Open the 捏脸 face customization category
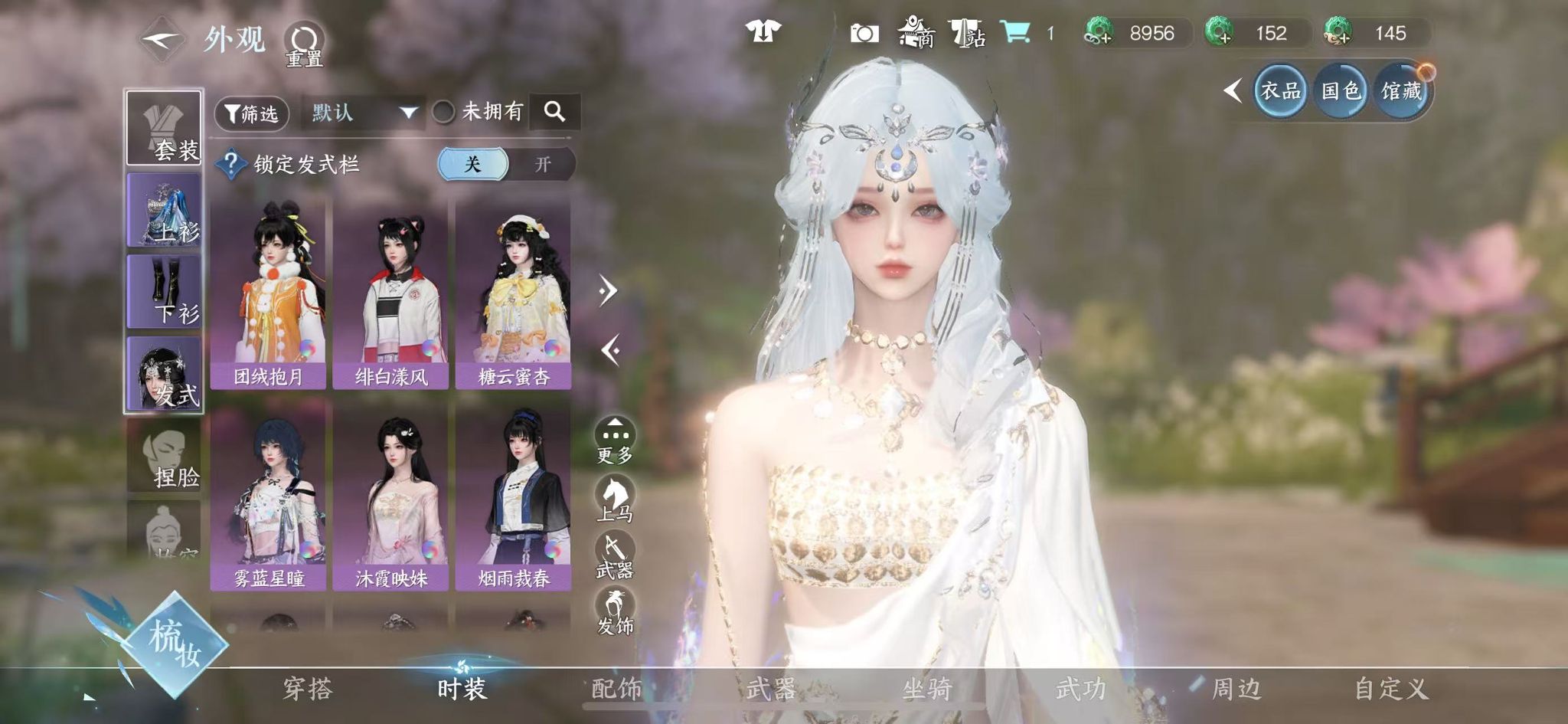The image size is (1568, 724). 165,456
